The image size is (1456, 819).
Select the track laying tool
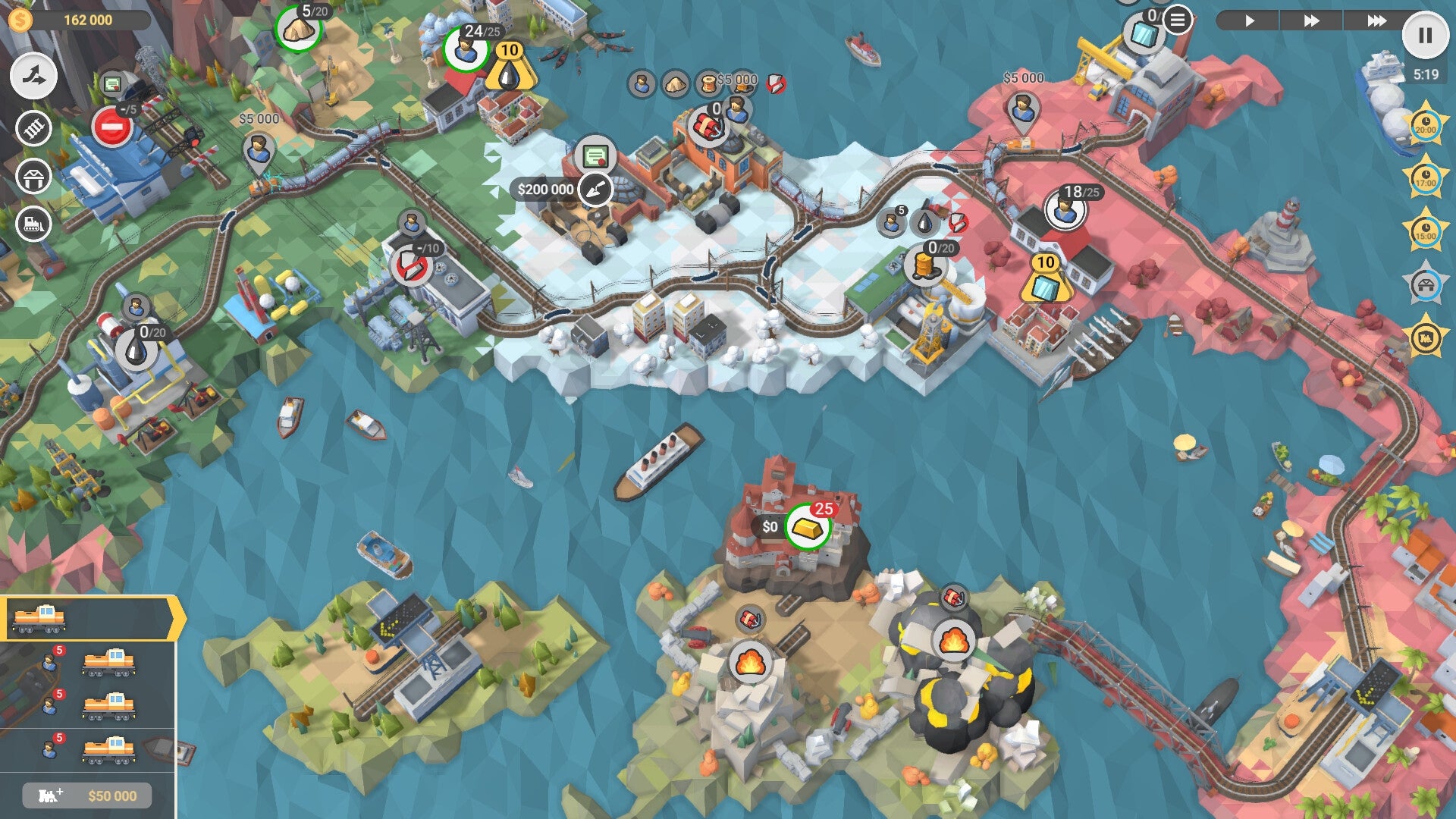(32, 130)
